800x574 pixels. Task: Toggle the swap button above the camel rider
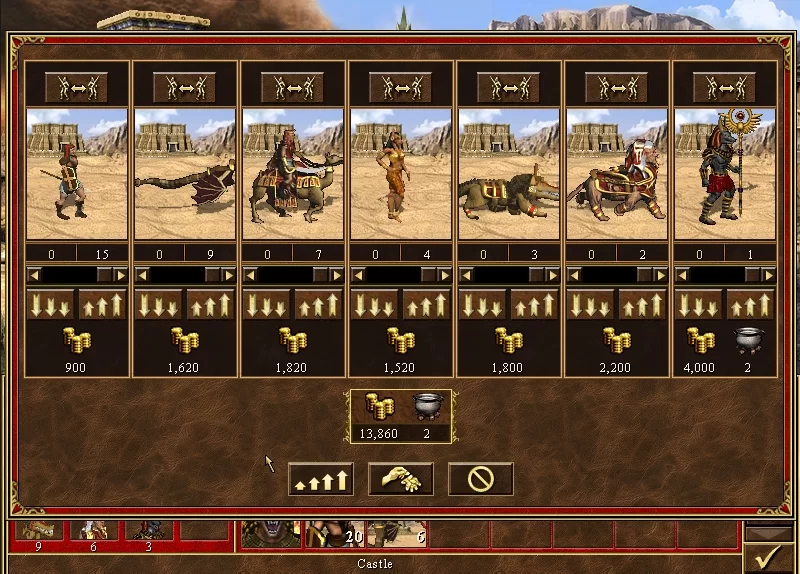click(293, 87)
